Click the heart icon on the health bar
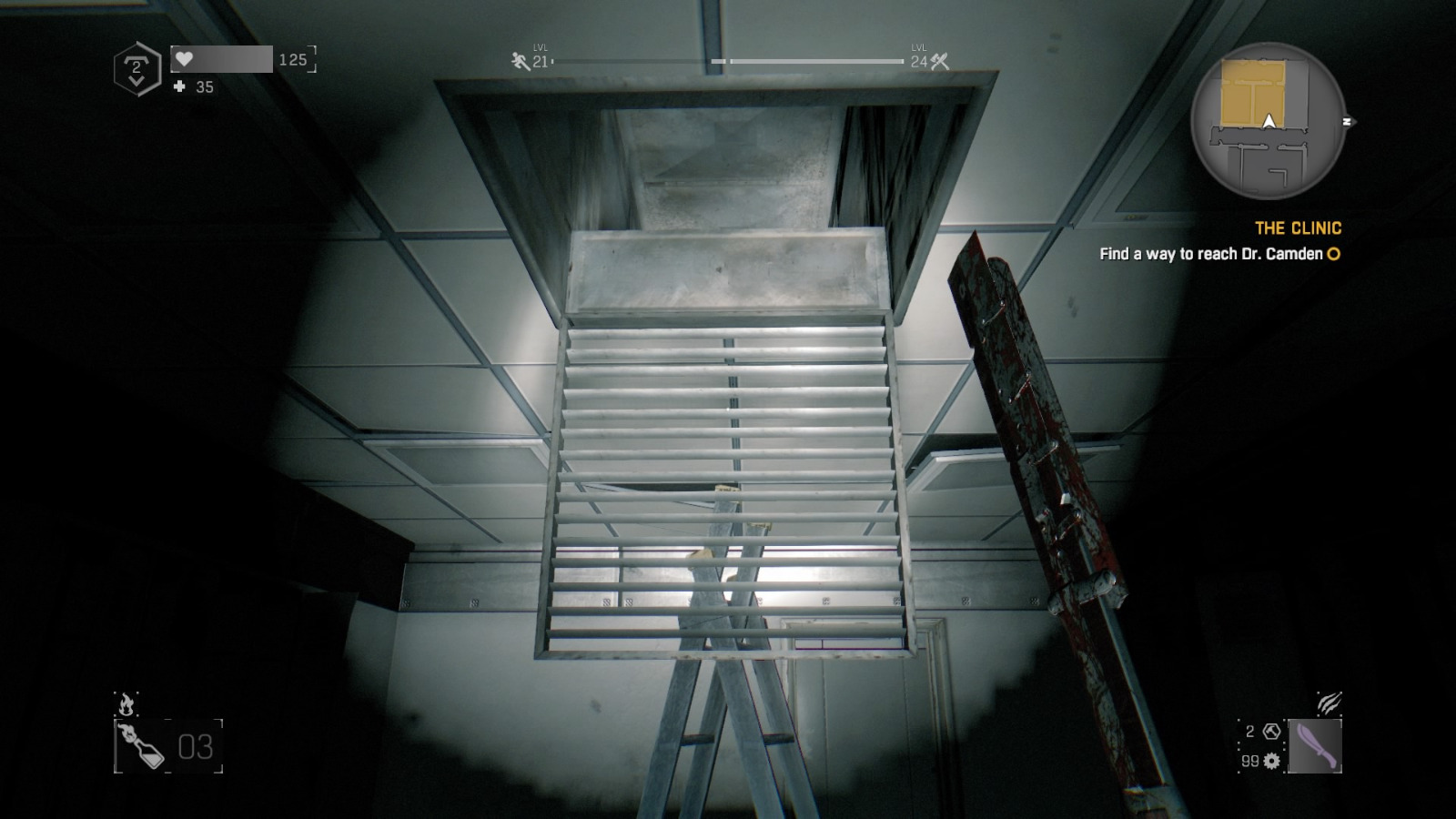The height and width of the screenshot is (819, 1456). (186, 60)
